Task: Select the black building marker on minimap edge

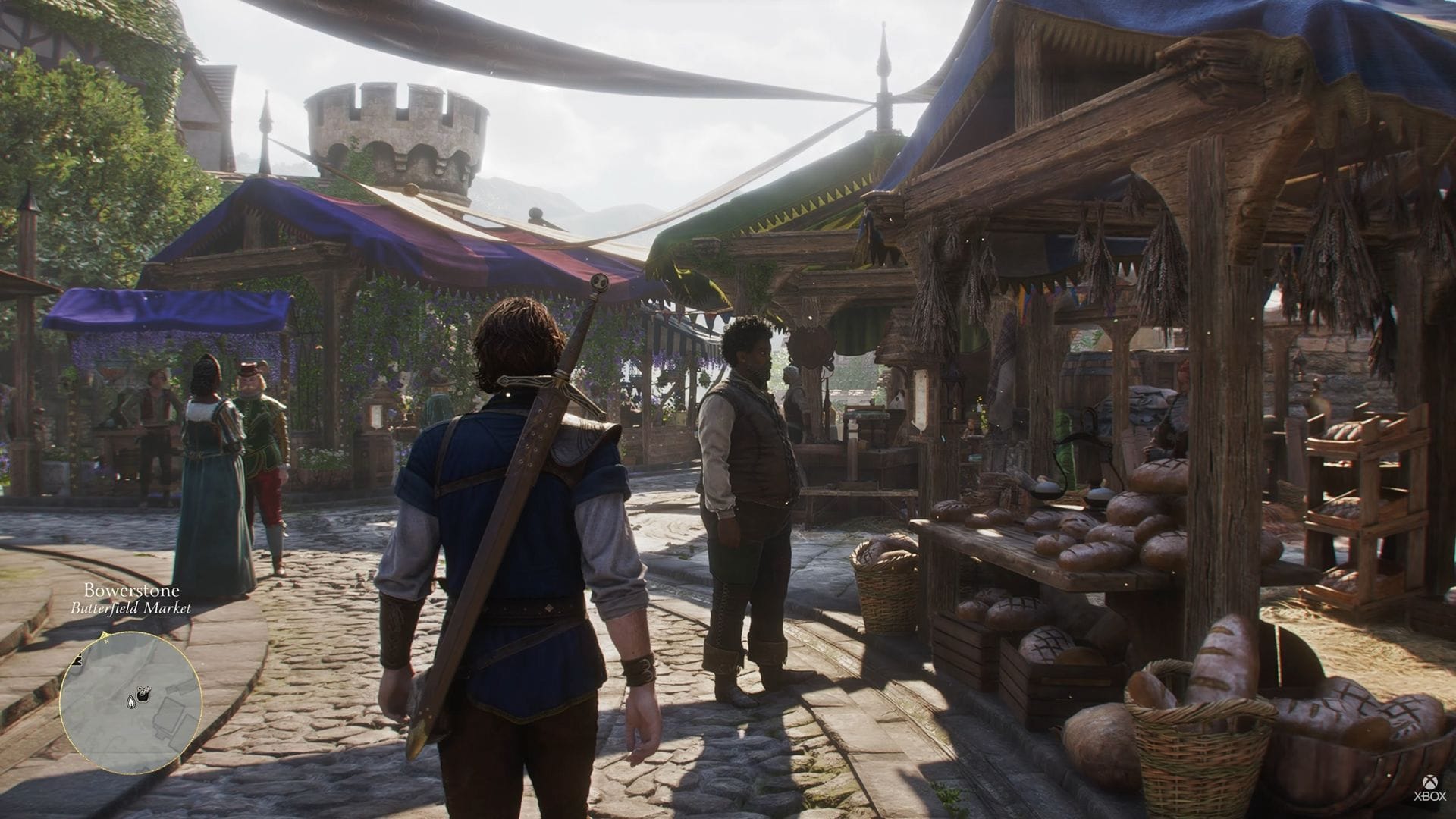Action: (77, 660)
